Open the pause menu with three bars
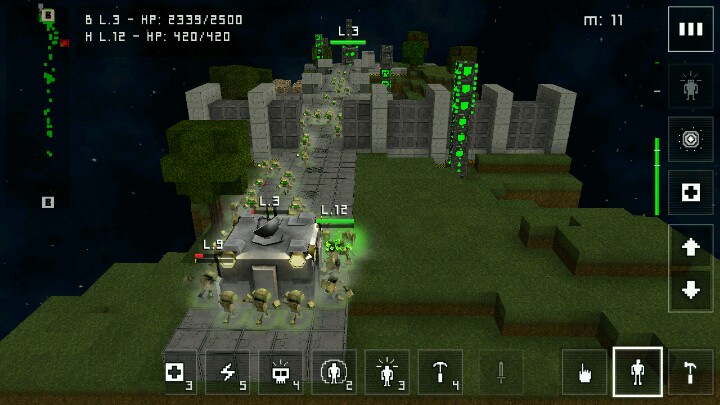 (x=690, y=29)
